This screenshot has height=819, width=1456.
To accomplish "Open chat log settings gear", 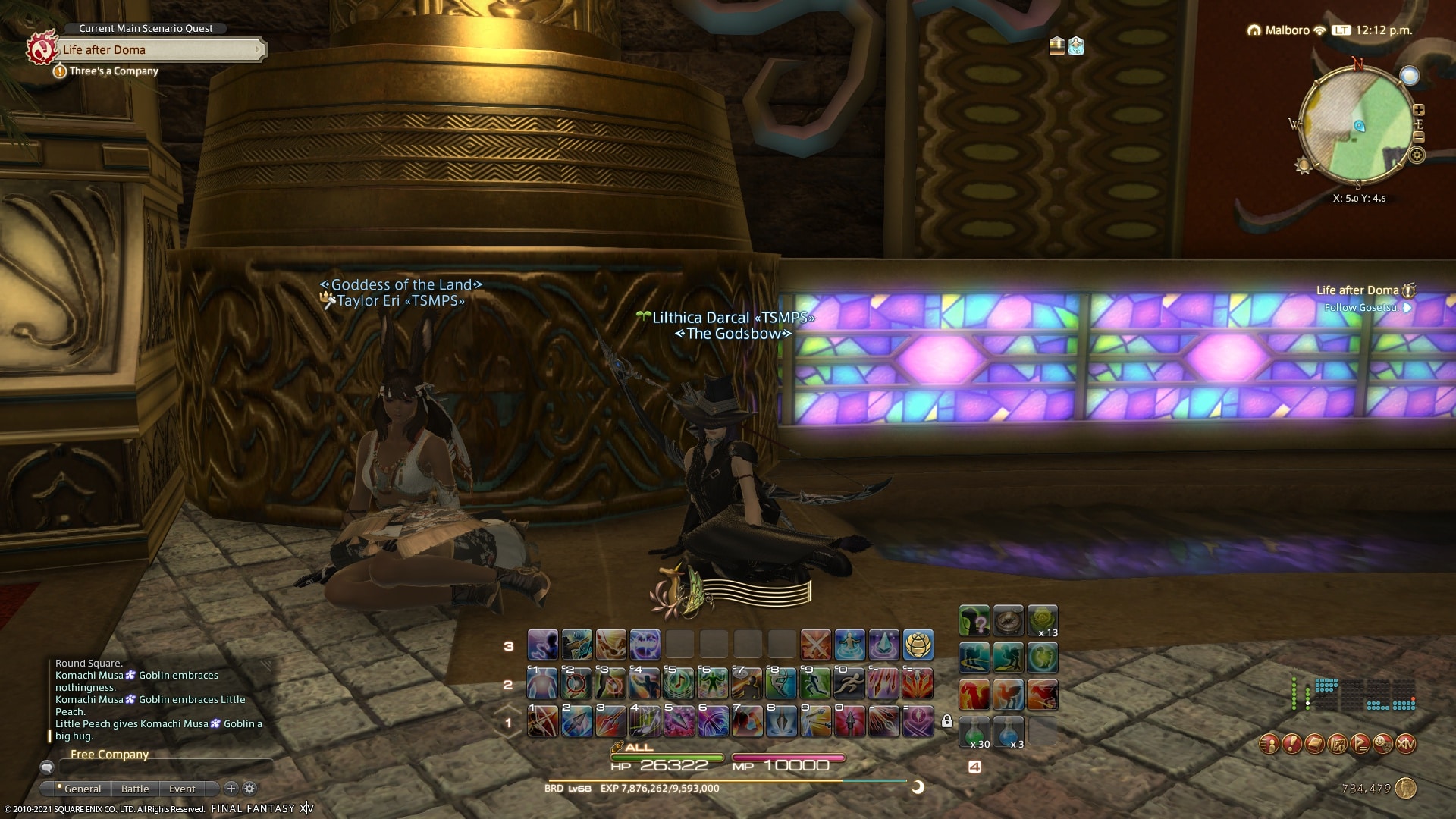I will pos(249,789).
